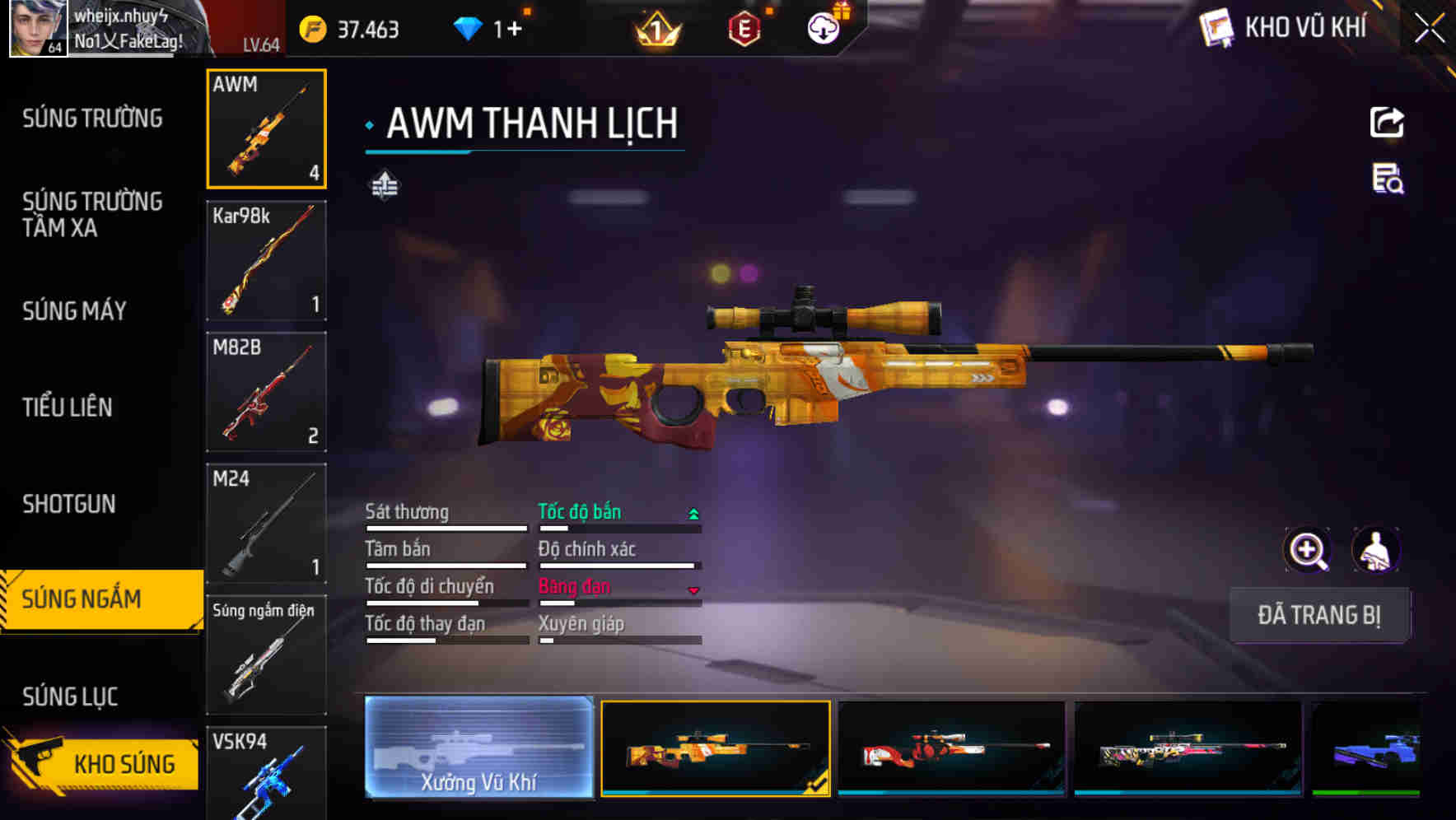Select the Kar98k weapon thumbnail
This screenshot has width=1456, height=820.
coord(266,259)
